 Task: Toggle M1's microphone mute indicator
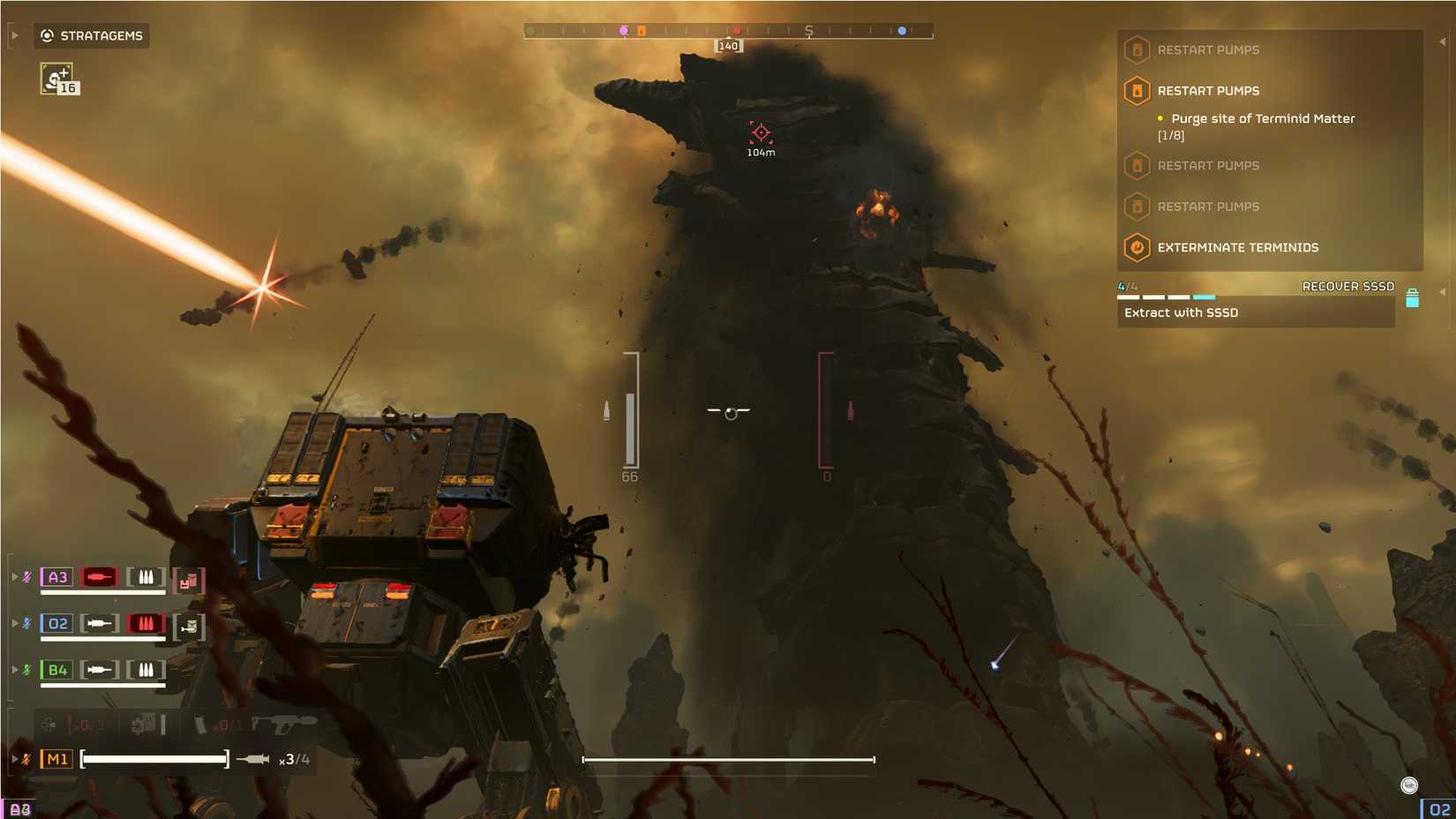click(26, 758)
